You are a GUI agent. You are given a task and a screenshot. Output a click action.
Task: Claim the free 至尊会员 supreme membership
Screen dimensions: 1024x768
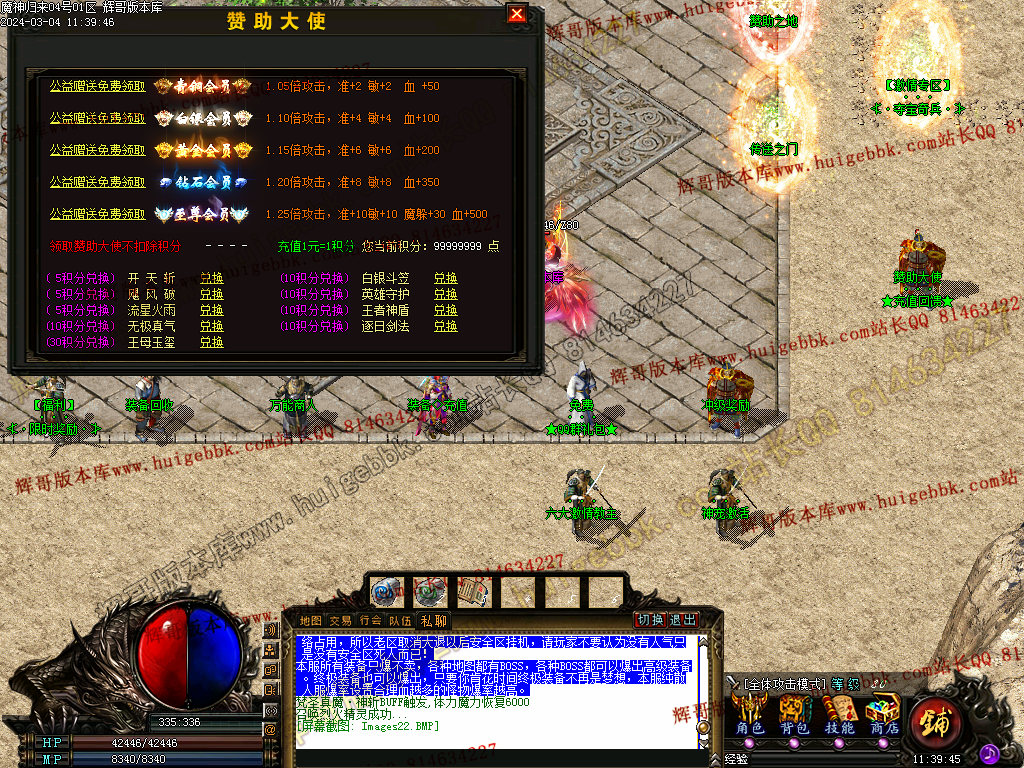pyautogui.click(x=97, y=215)
